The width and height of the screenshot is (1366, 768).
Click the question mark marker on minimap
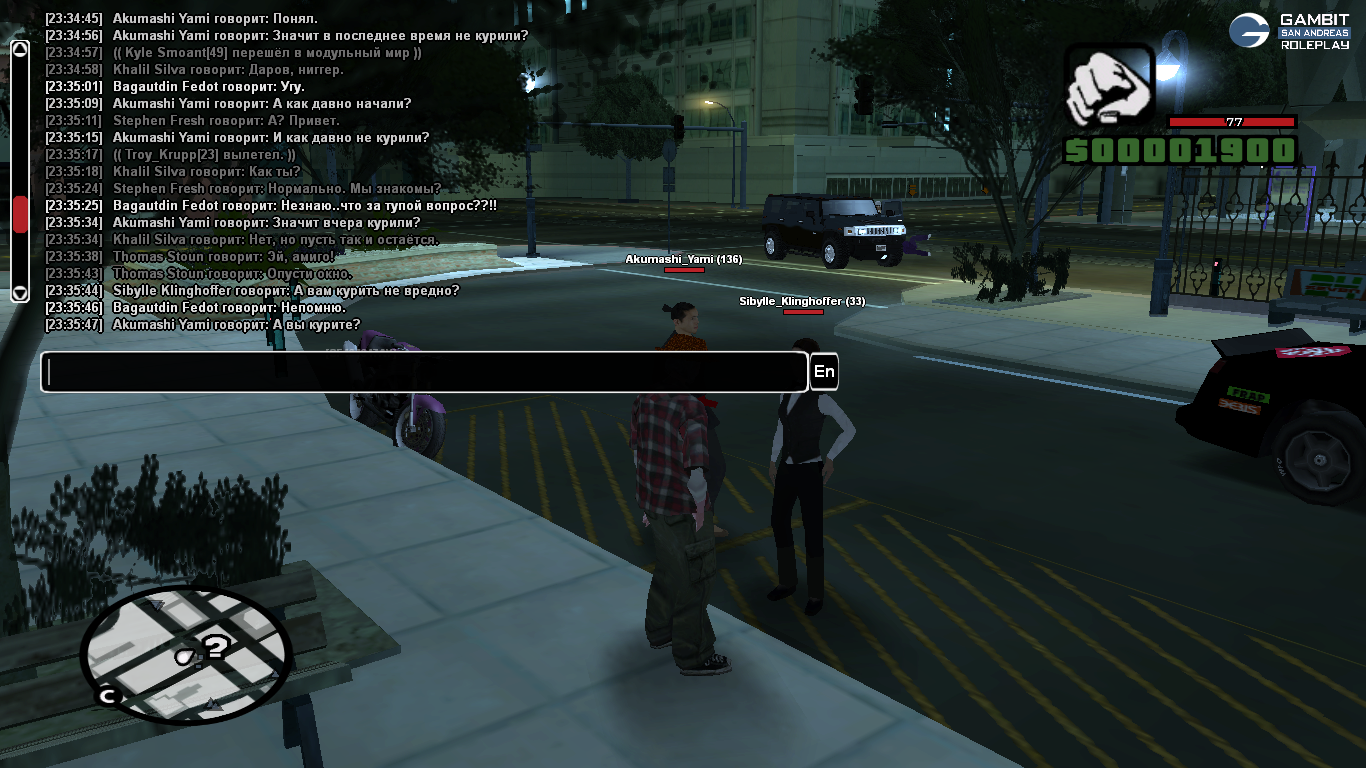[x=216, y=647]
